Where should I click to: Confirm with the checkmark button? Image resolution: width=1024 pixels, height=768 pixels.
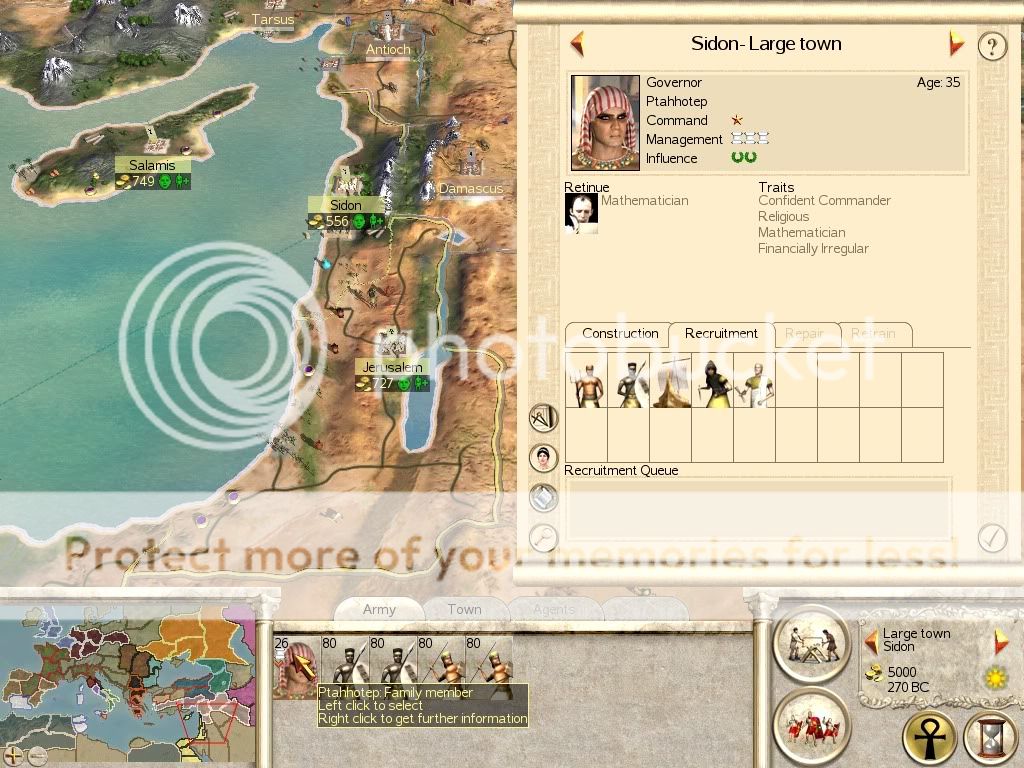pos(991,538)
